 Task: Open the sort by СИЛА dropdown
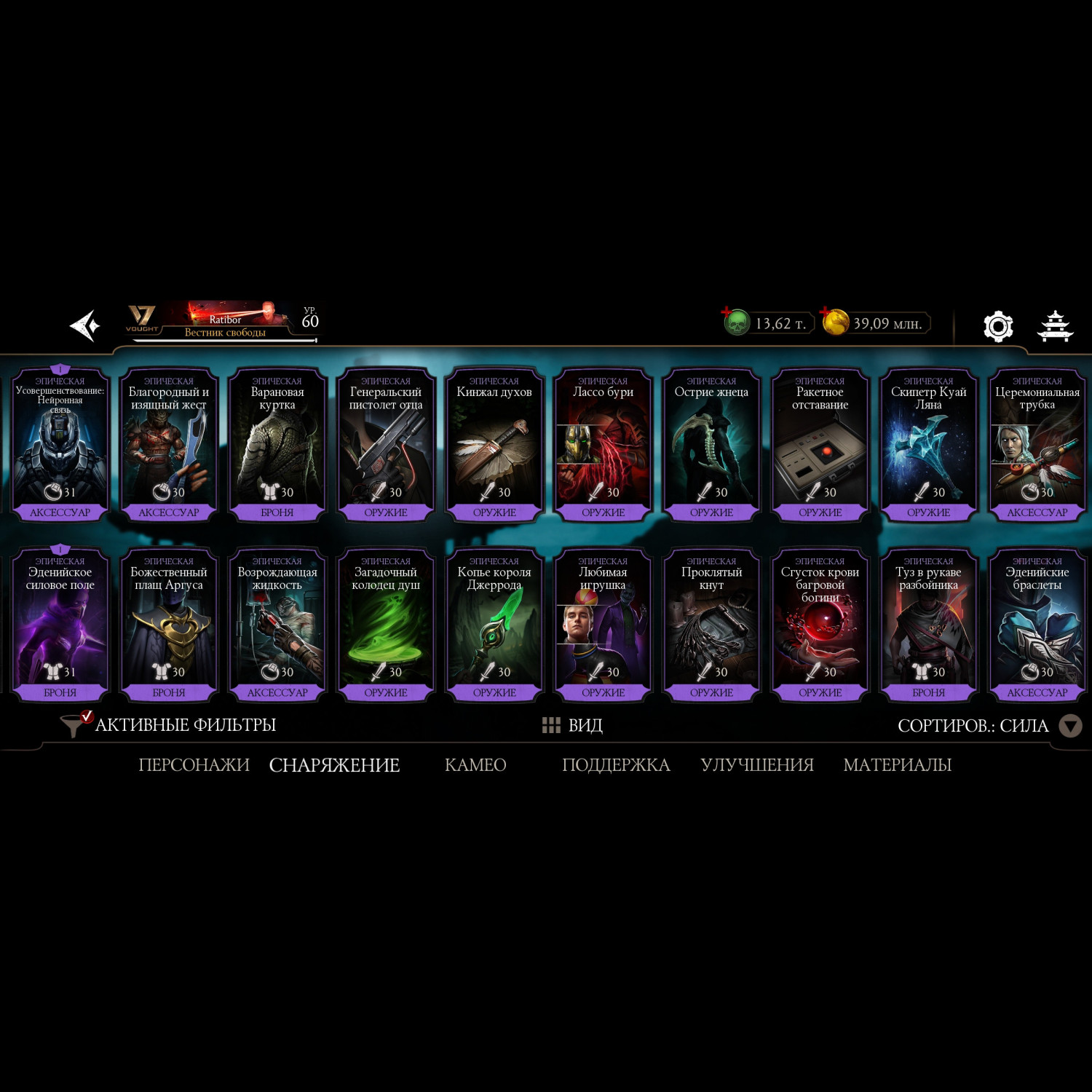pos(1069,726)
